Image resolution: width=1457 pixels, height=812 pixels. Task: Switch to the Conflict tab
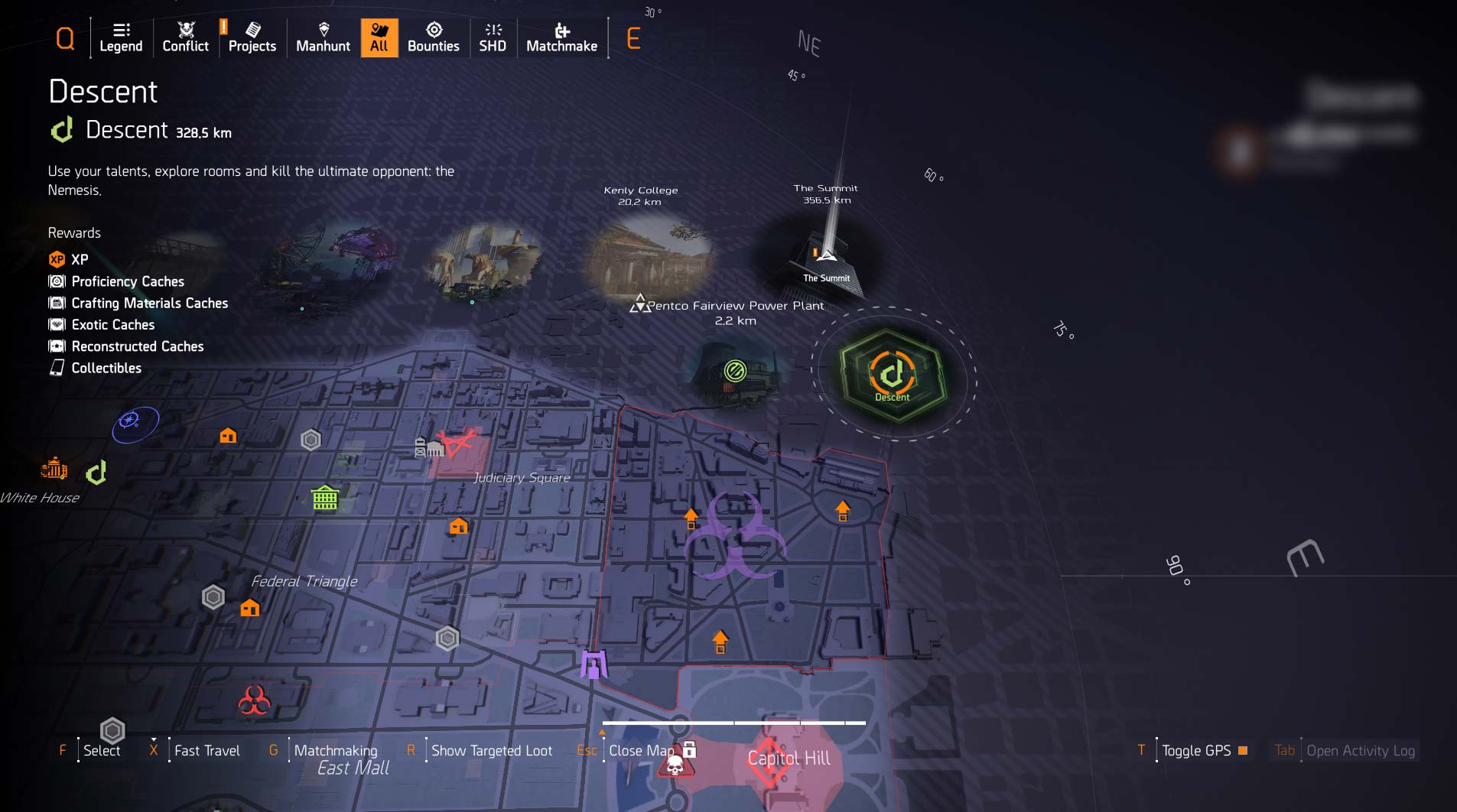[x=185, y=37]
